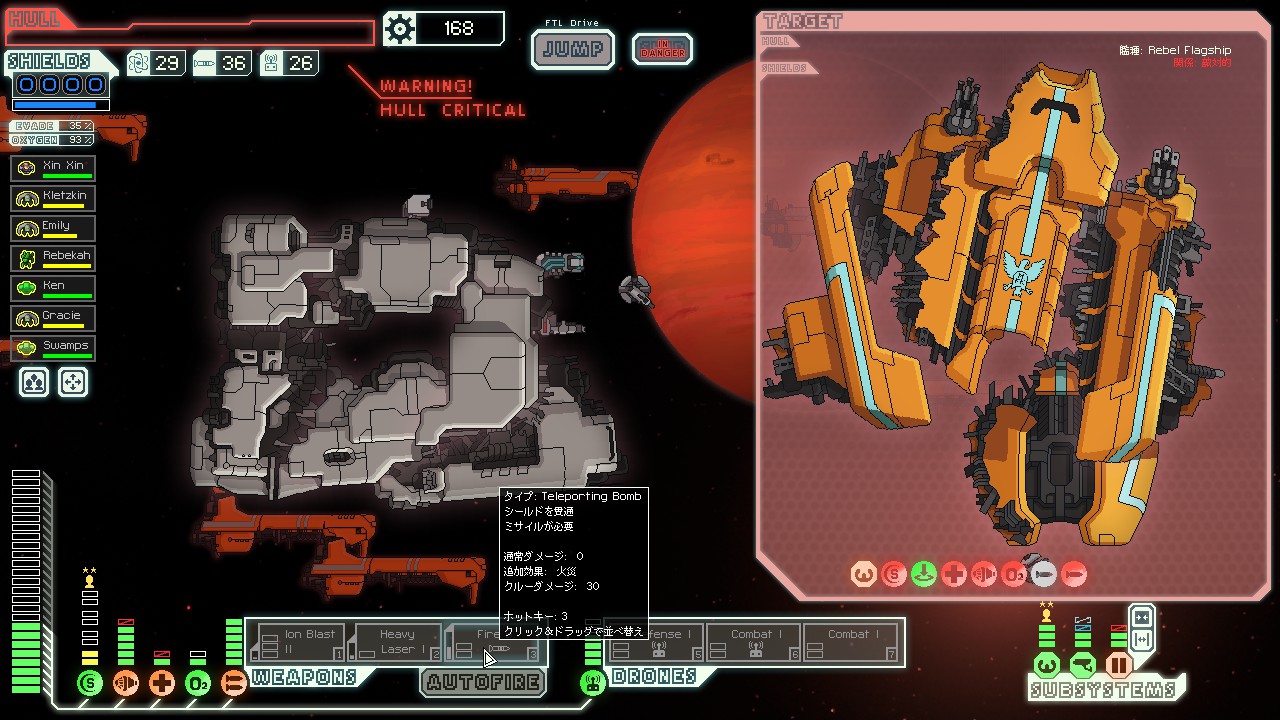Screen dimensions: 1280x720
Task: Select the drone control system icon
Action: pos(593,684)
